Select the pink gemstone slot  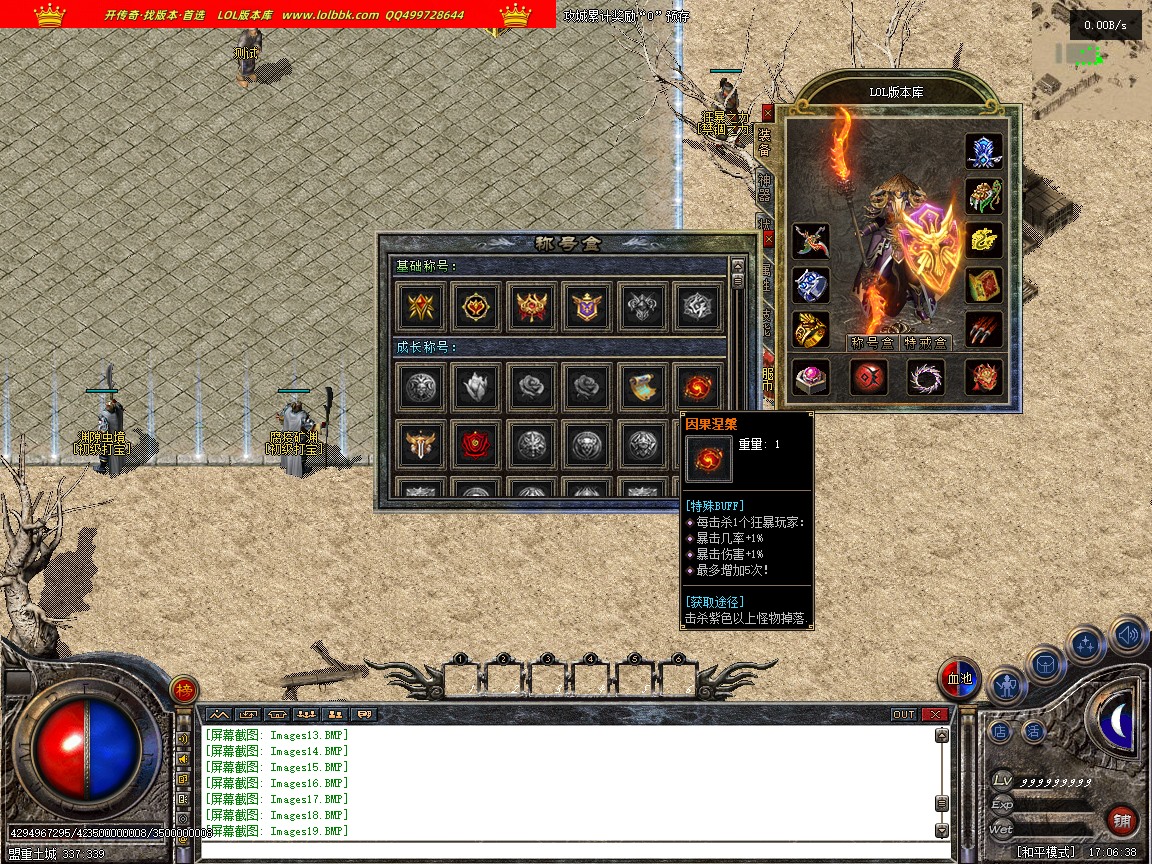(811, 377)
